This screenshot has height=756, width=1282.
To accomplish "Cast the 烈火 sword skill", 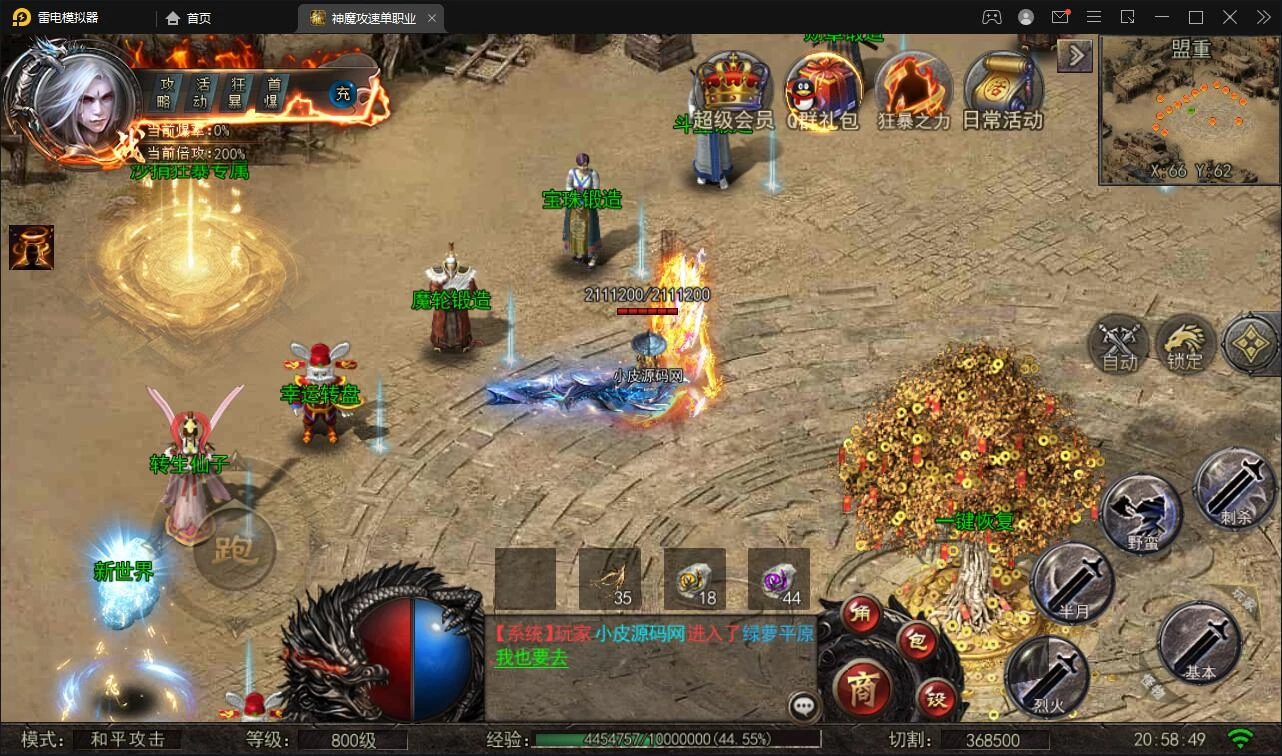I will 1046,675.
